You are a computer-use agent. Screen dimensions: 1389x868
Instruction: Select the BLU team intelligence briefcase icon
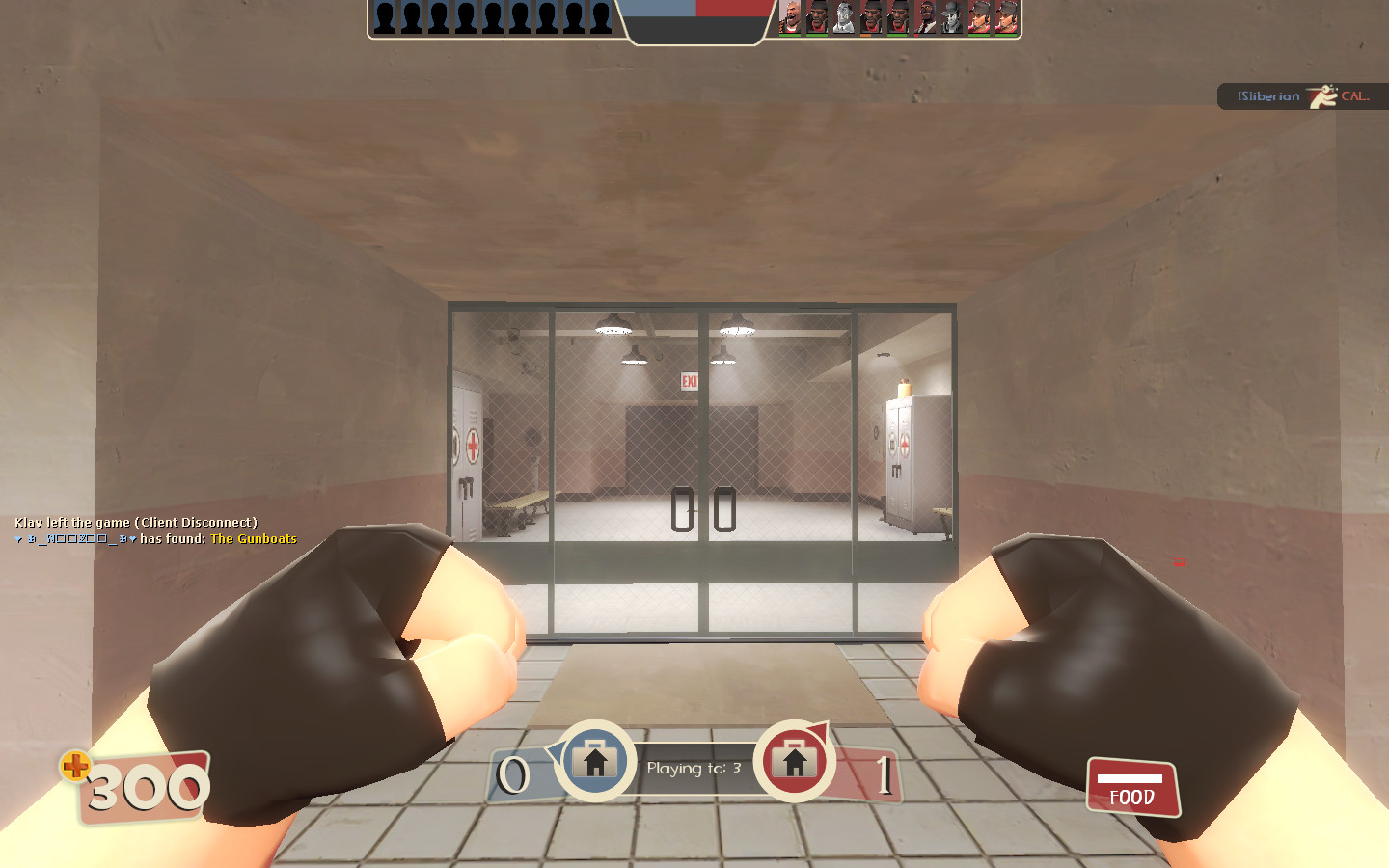coord(598,761)
